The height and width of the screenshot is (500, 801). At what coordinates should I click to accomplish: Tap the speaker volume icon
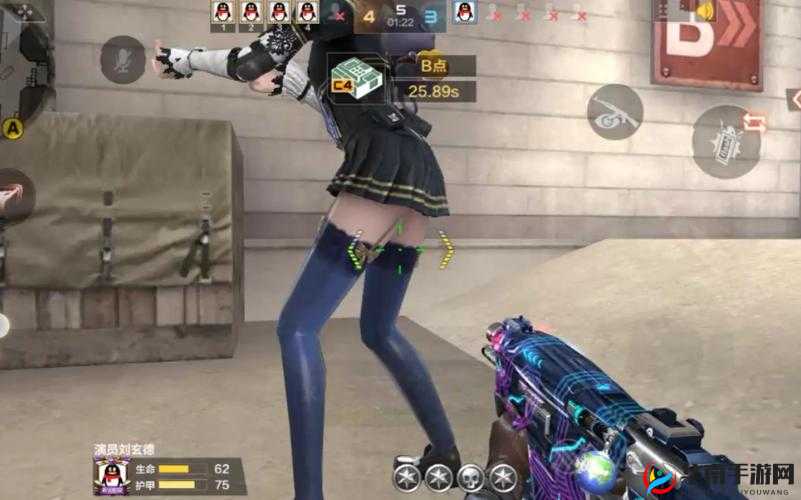(706, 12)
